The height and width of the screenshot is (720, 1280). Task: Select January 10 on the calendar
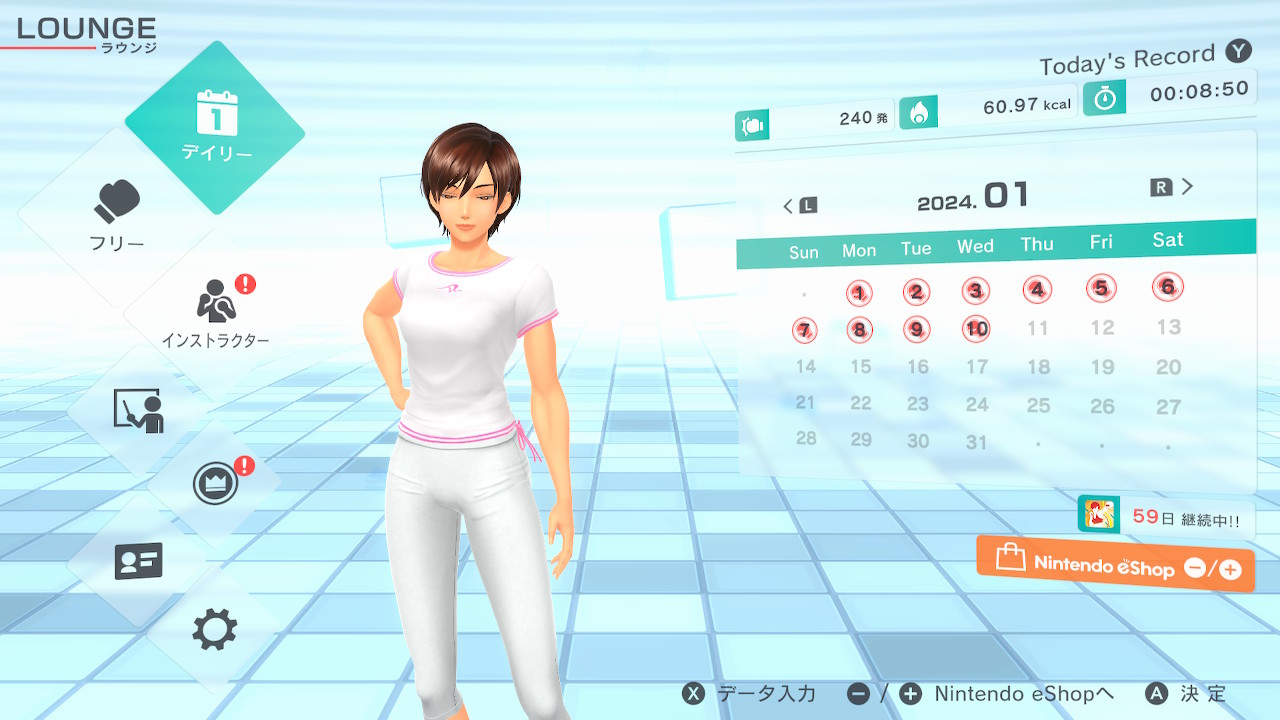tap(976, 328)
